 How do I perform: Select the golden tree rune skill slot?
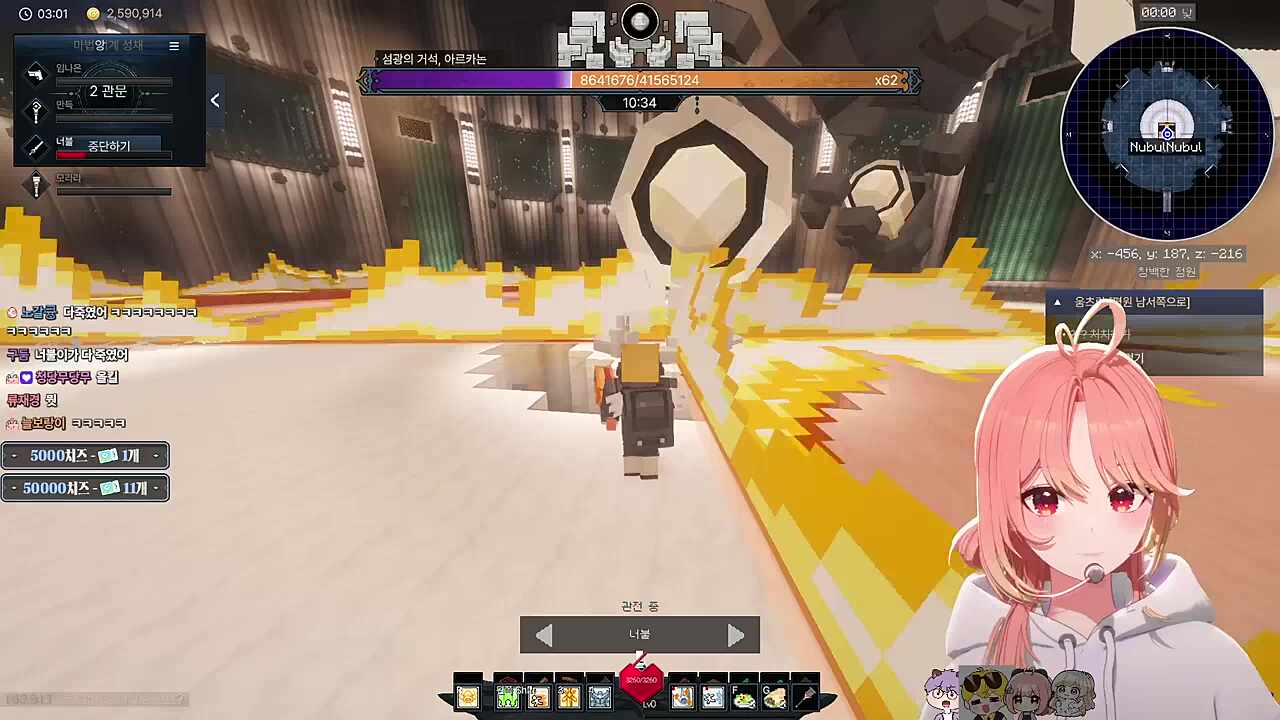click(569, 697)
